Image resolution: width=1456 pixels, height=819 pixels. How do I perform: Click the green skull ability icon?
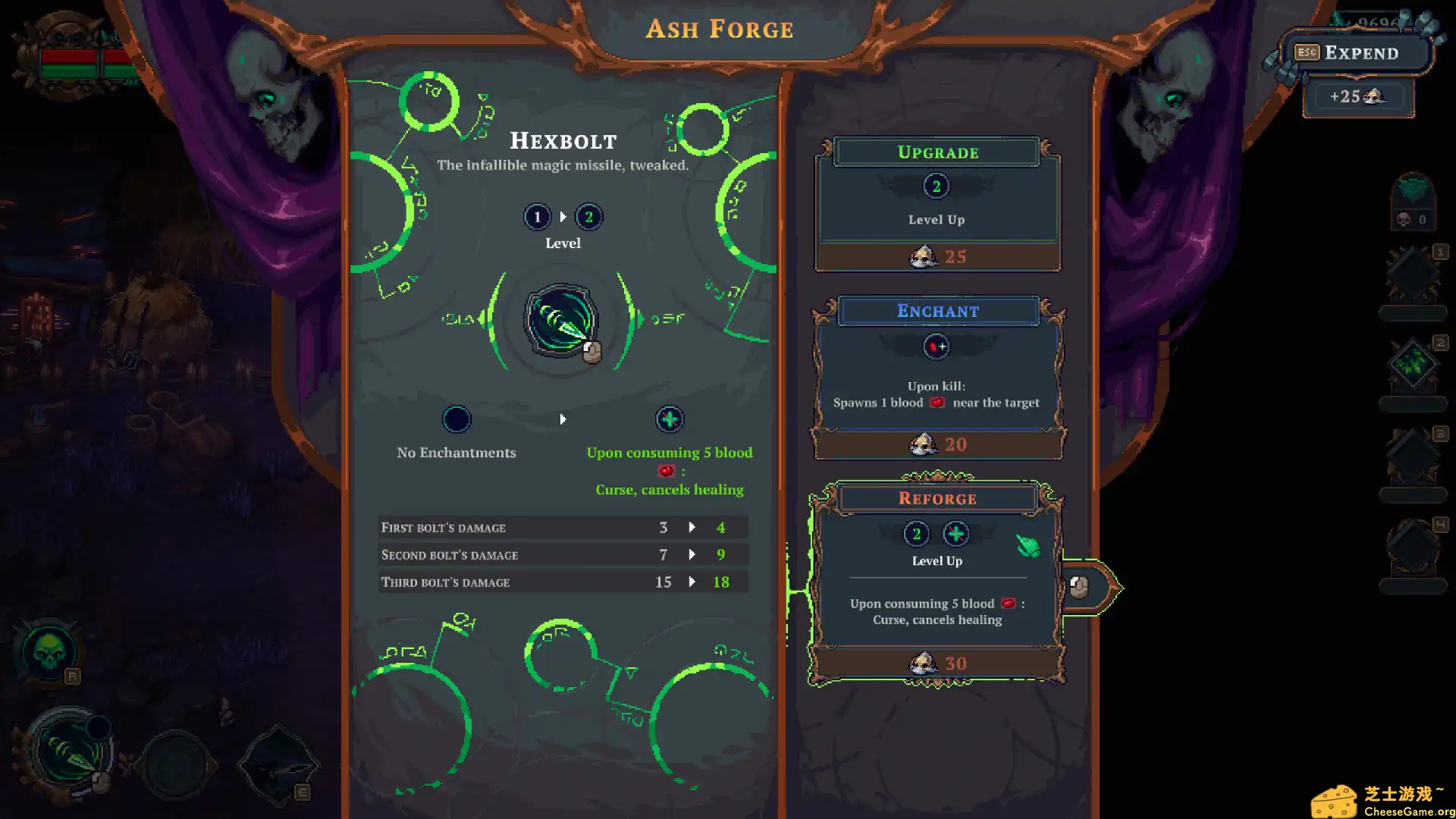coord(49,651)
